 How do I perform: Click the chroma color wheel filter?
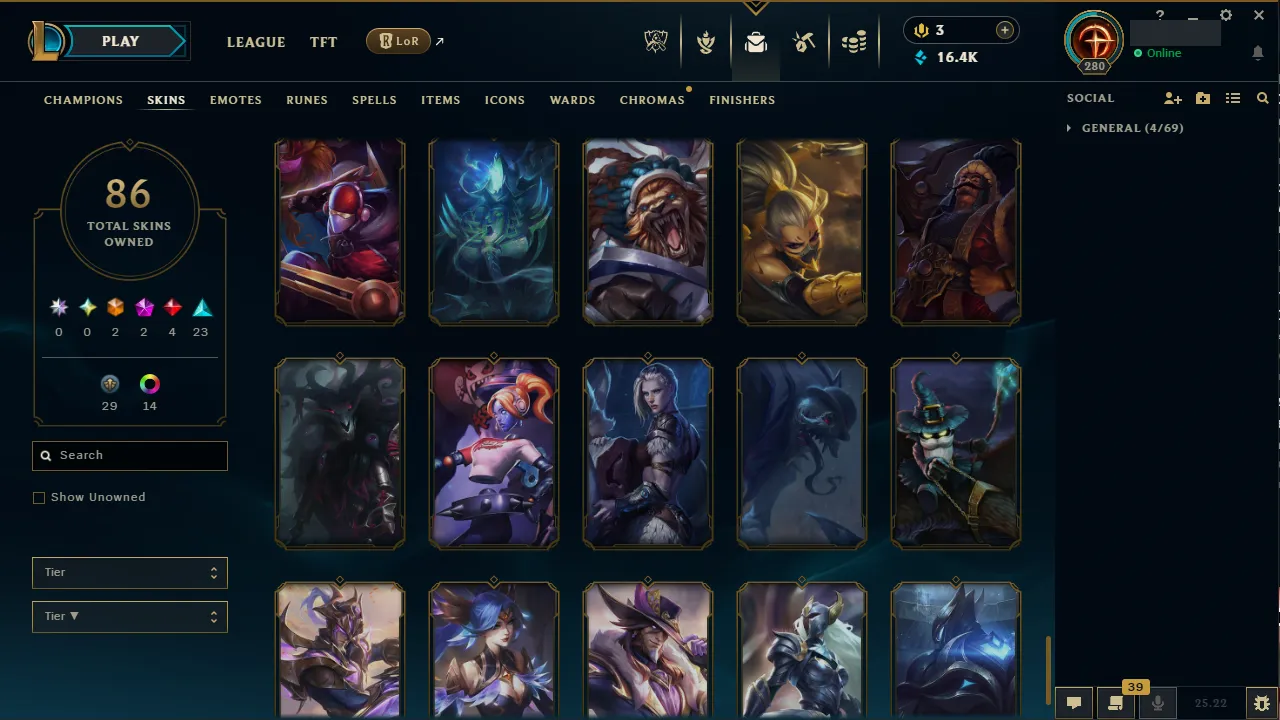(149, 384)
